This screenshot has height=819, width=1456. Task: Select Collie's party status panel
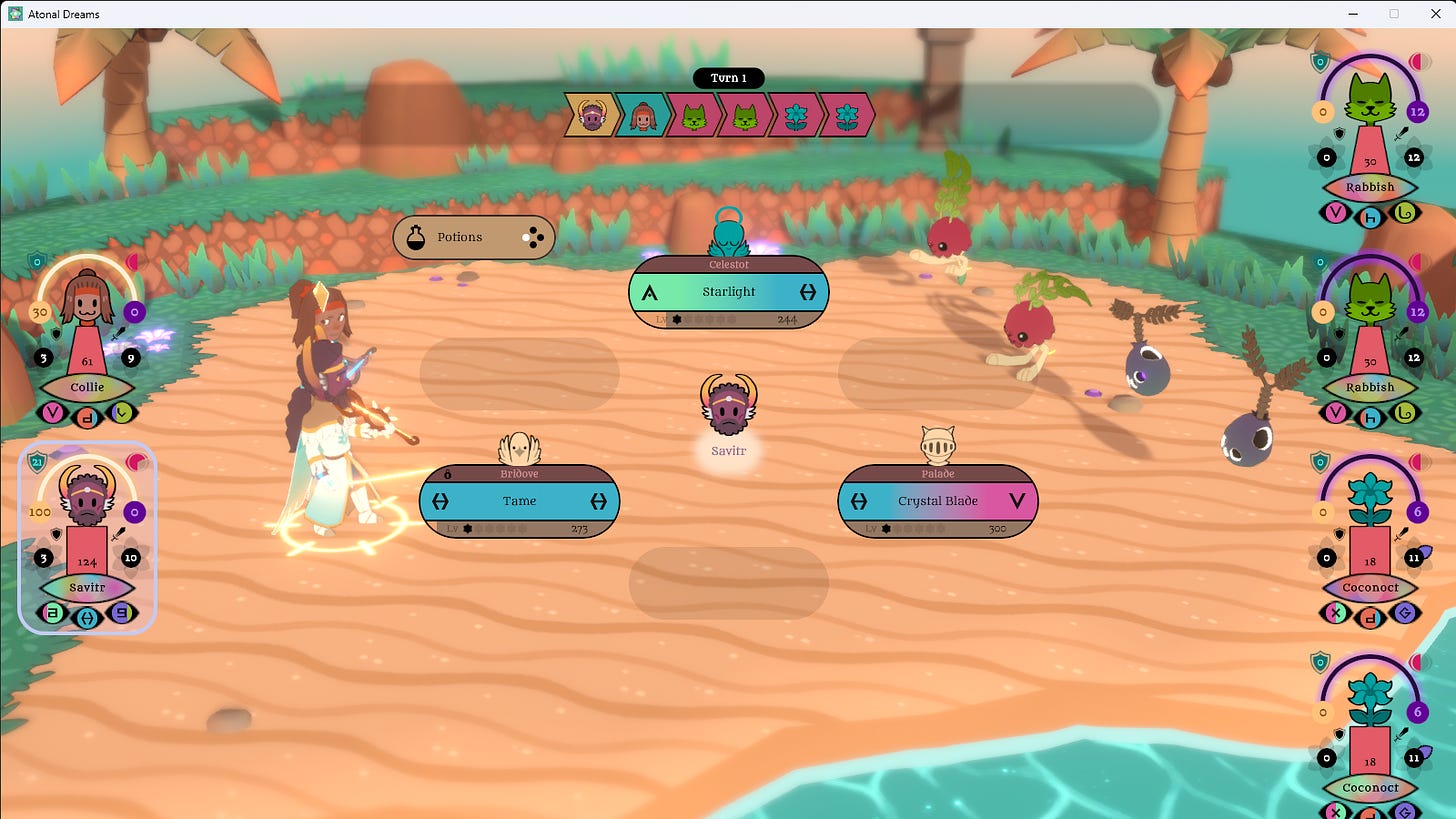(87, 340)
